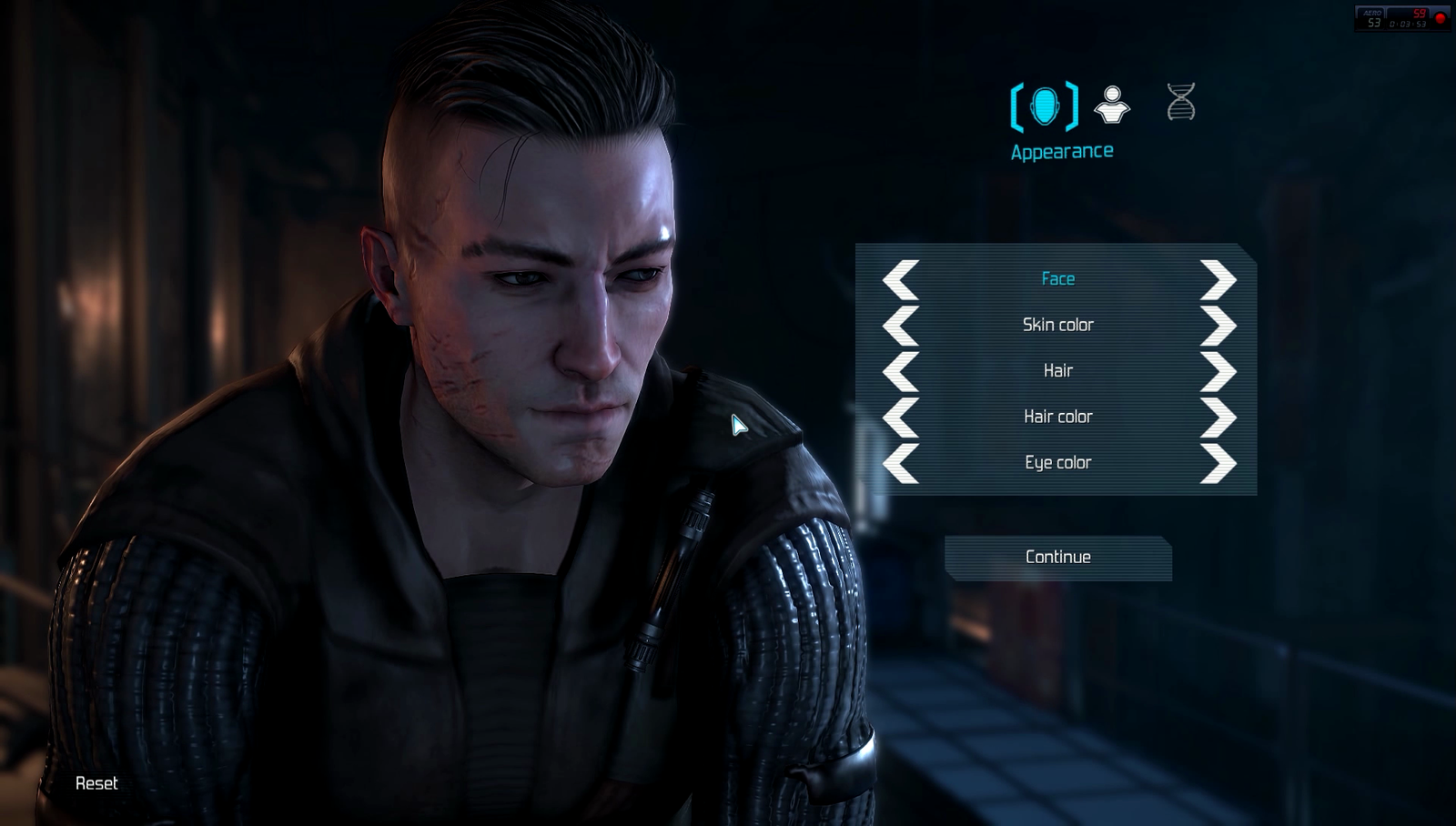The height and width of the screenshot is (826, 1456).
Task: Select the Appearance head tab
Action: pyautogui.click(x=1045, y=106)
